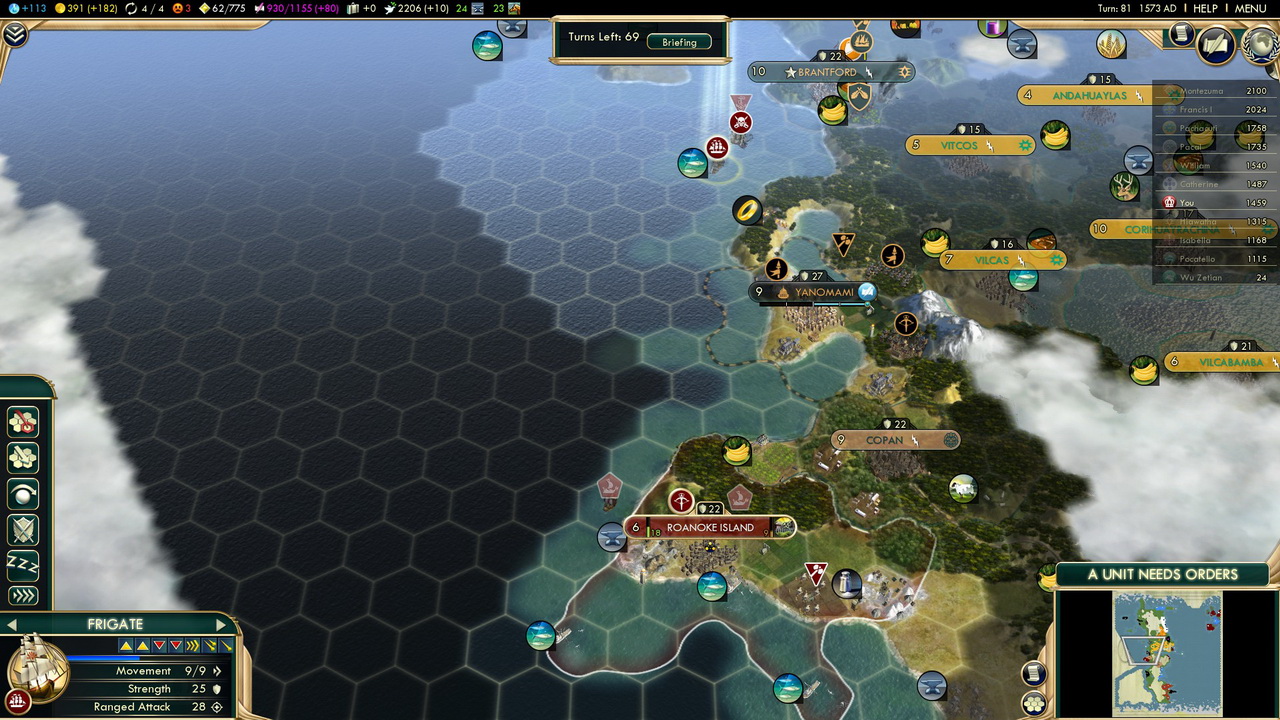Open the diplomacy globe icon

1259,45
